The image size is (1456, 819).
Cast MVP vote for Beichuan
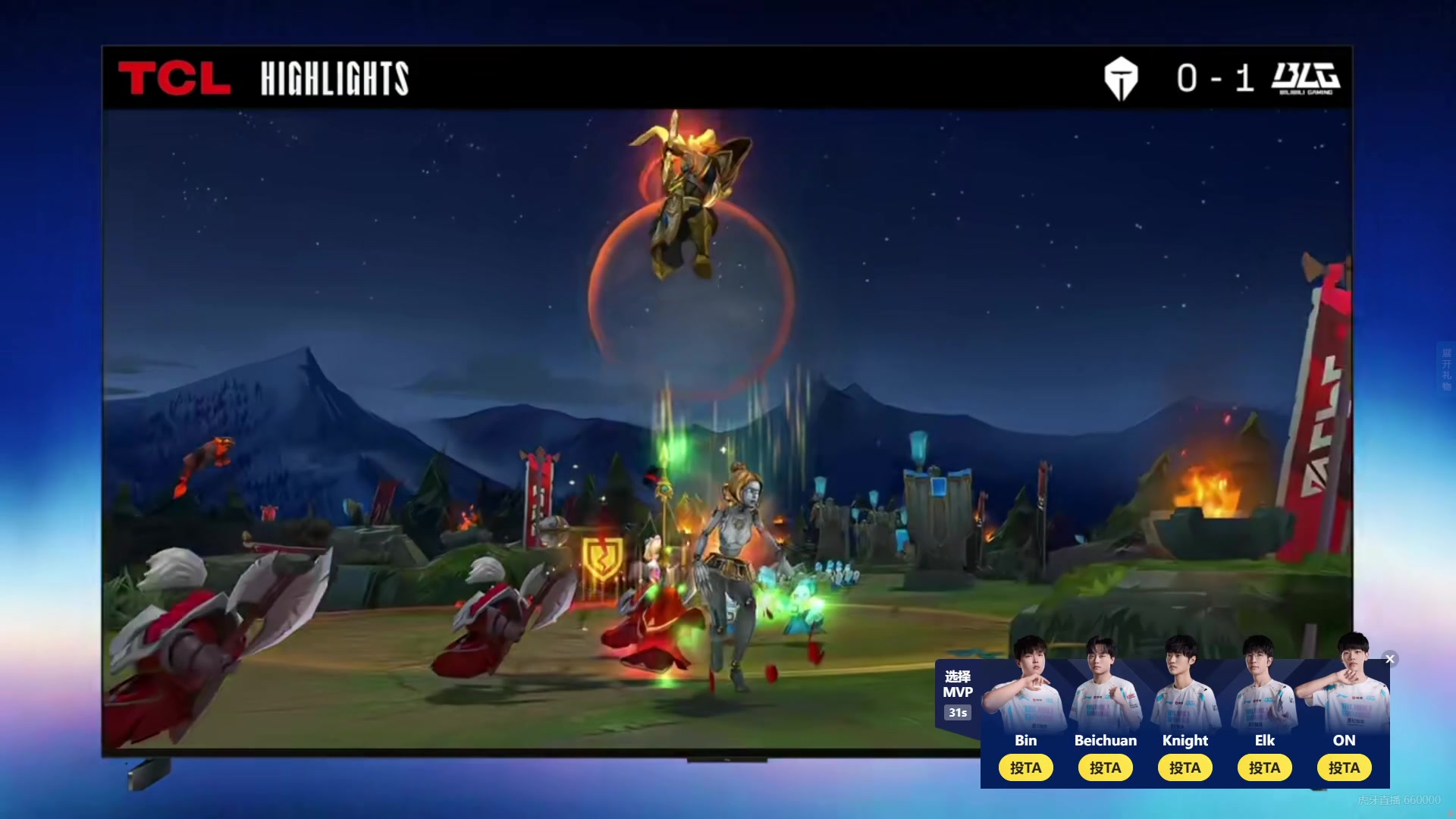tap(1105, 767)
